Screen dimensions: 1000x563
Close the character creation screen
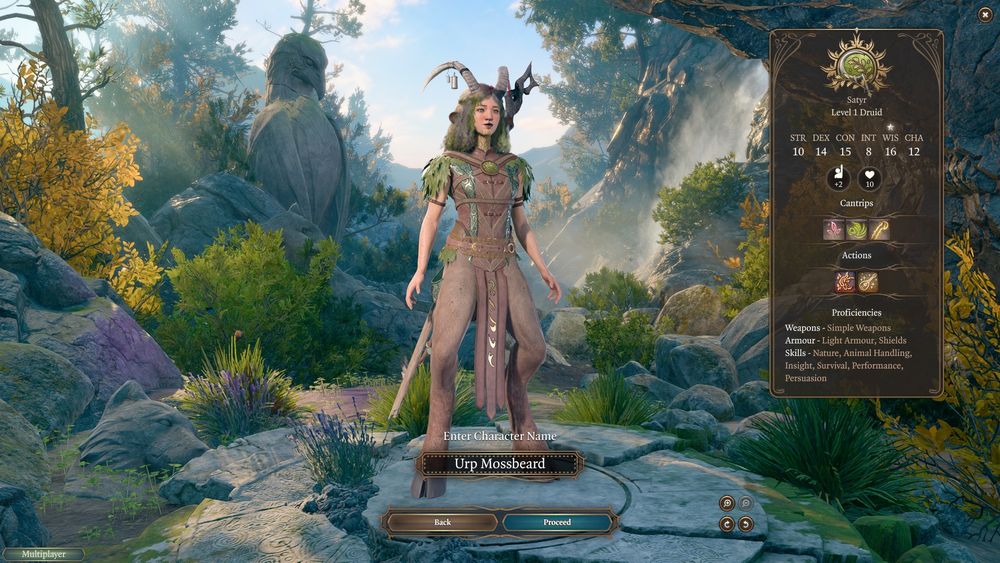click(985, 13)
